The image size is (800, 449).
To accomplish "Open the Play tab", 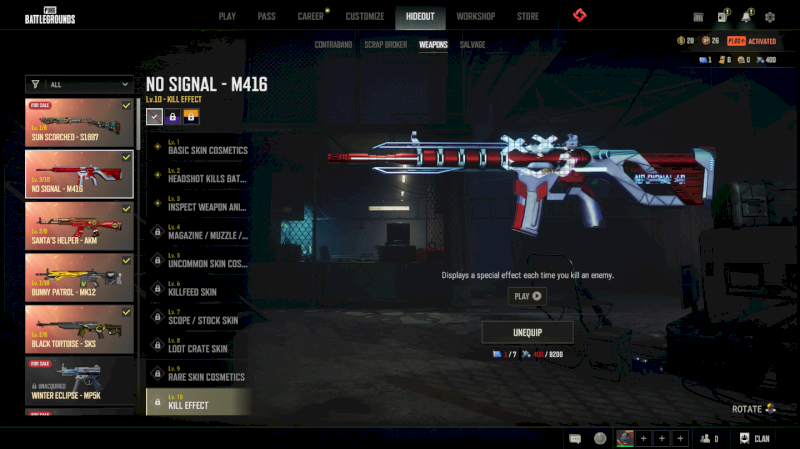I will tap(227, 17).
